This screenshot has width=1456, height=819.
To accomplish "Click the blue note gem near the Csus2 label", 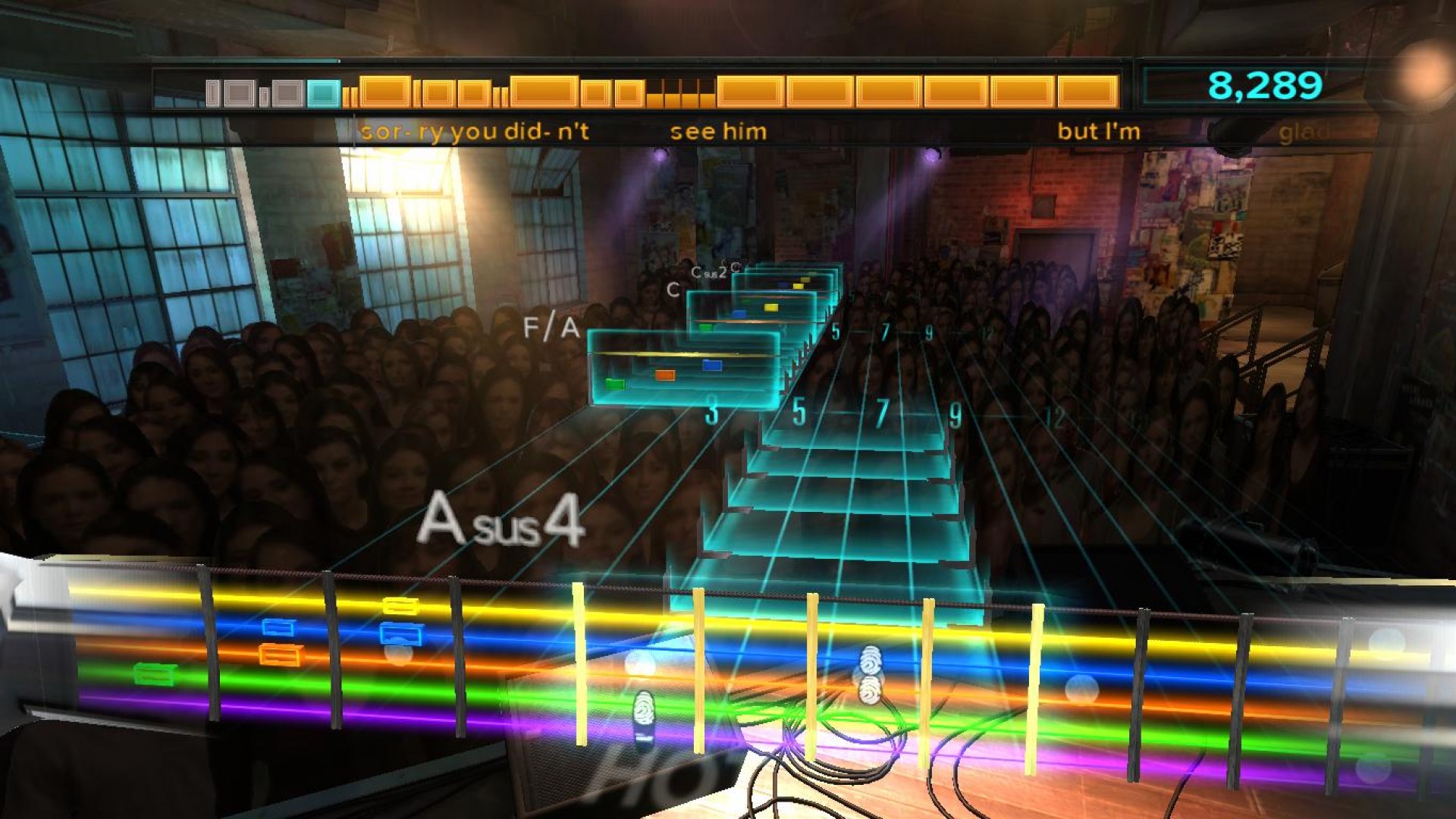I will 783,285.
